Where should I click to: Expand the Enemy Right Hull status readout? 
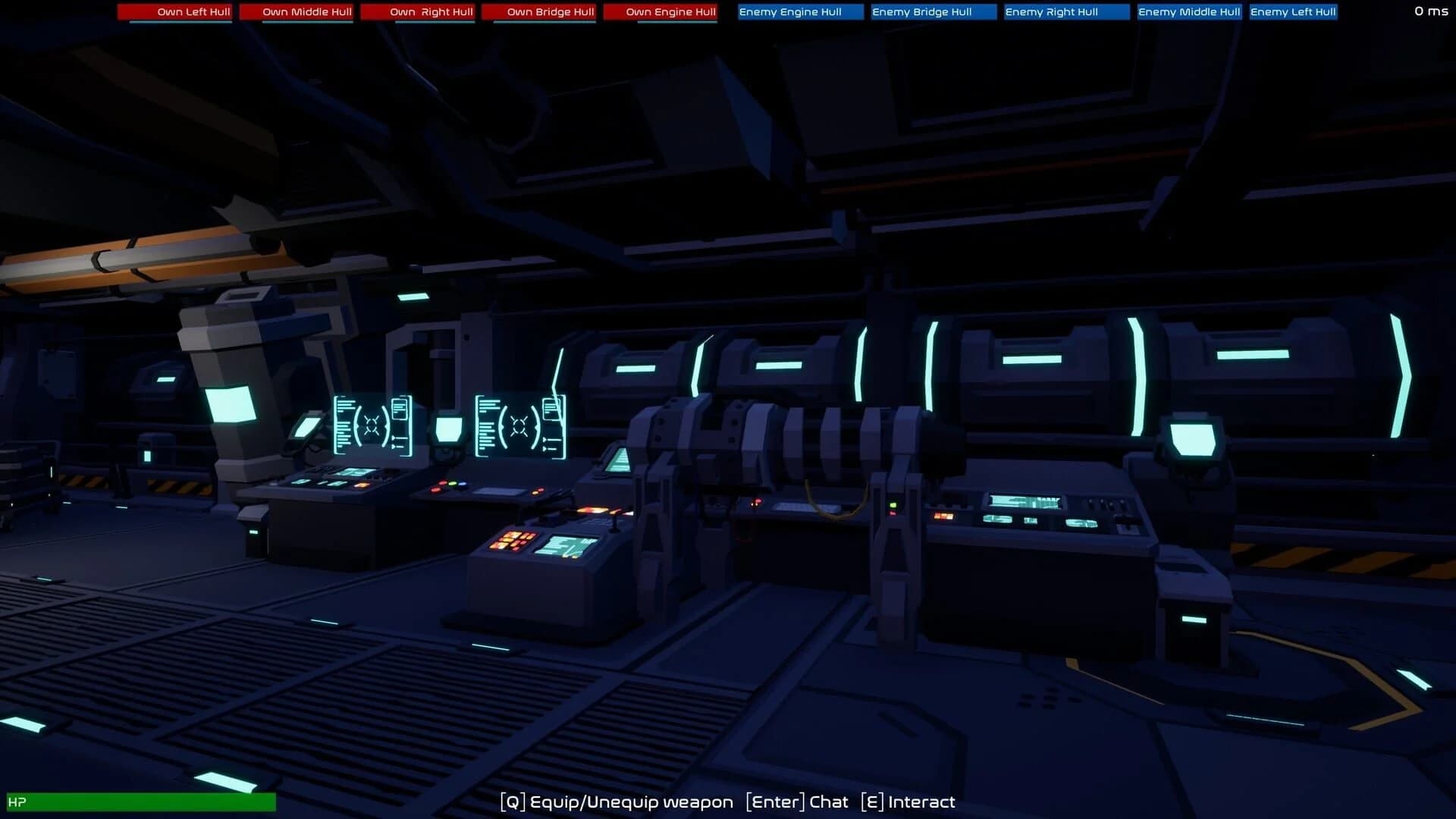pyautogui.click(x=1065, y=11)
